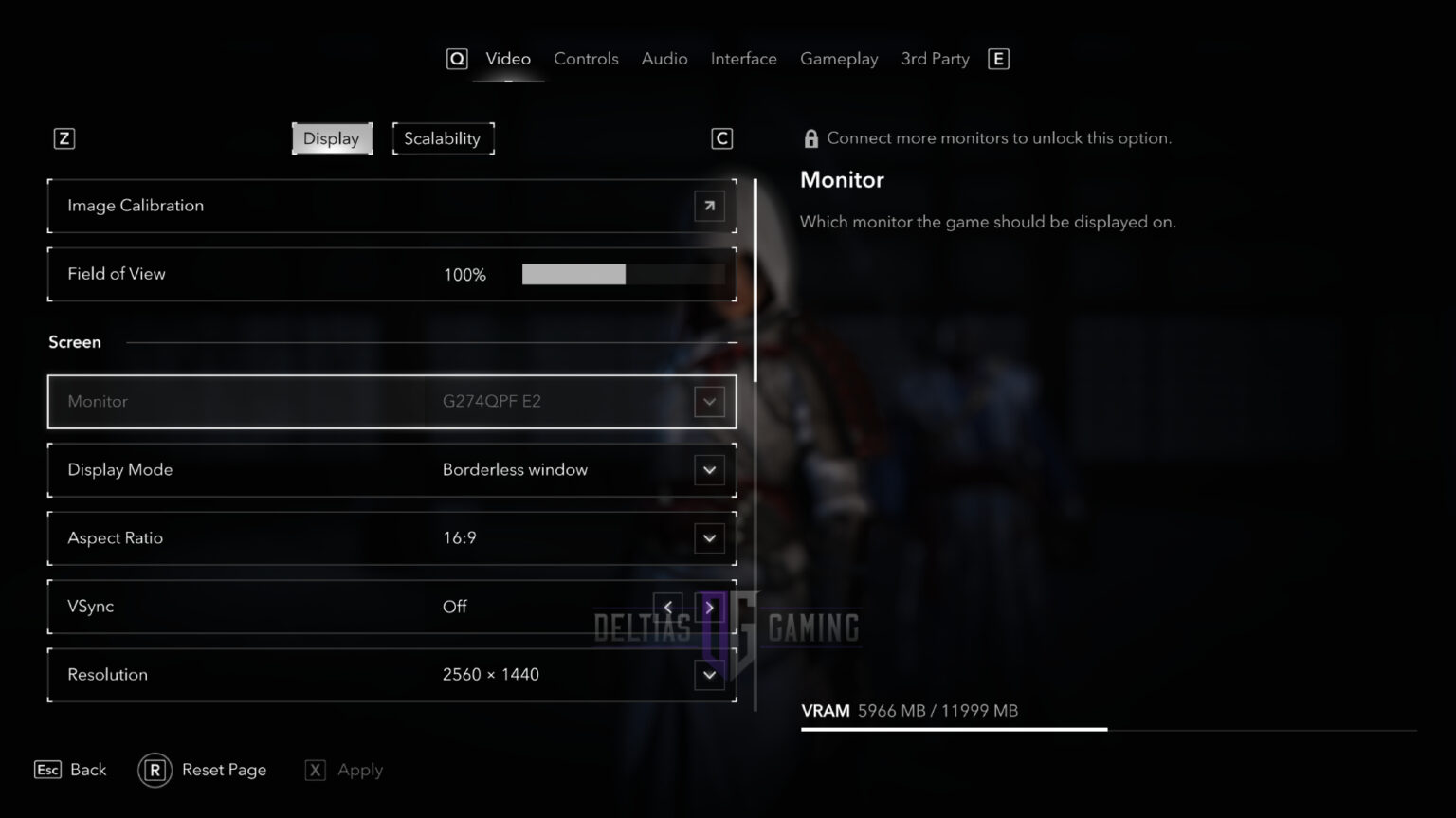
Task: Select the Scalability sub-tab
Action: (443, 137)
